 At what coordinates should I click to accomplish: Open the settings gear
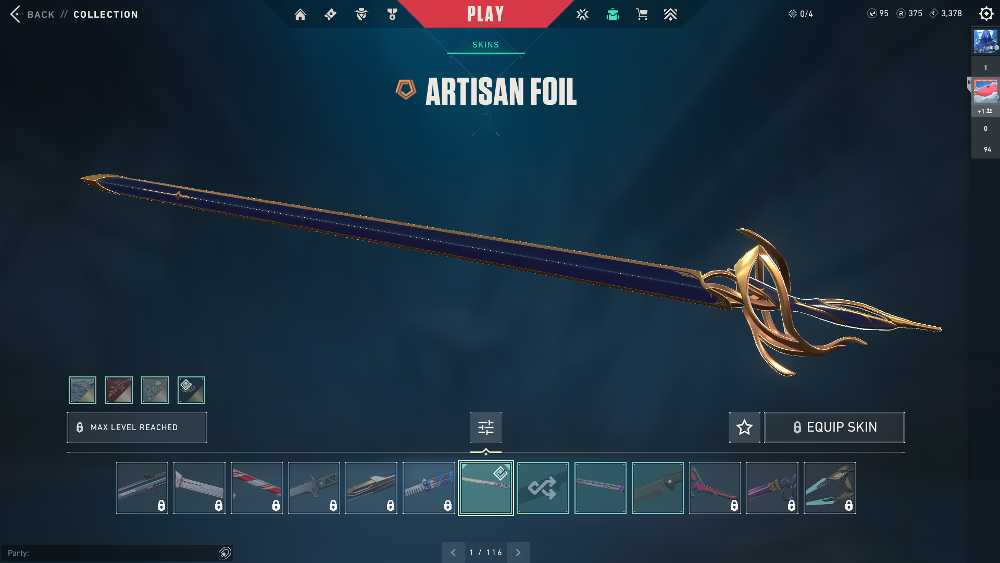986,14
